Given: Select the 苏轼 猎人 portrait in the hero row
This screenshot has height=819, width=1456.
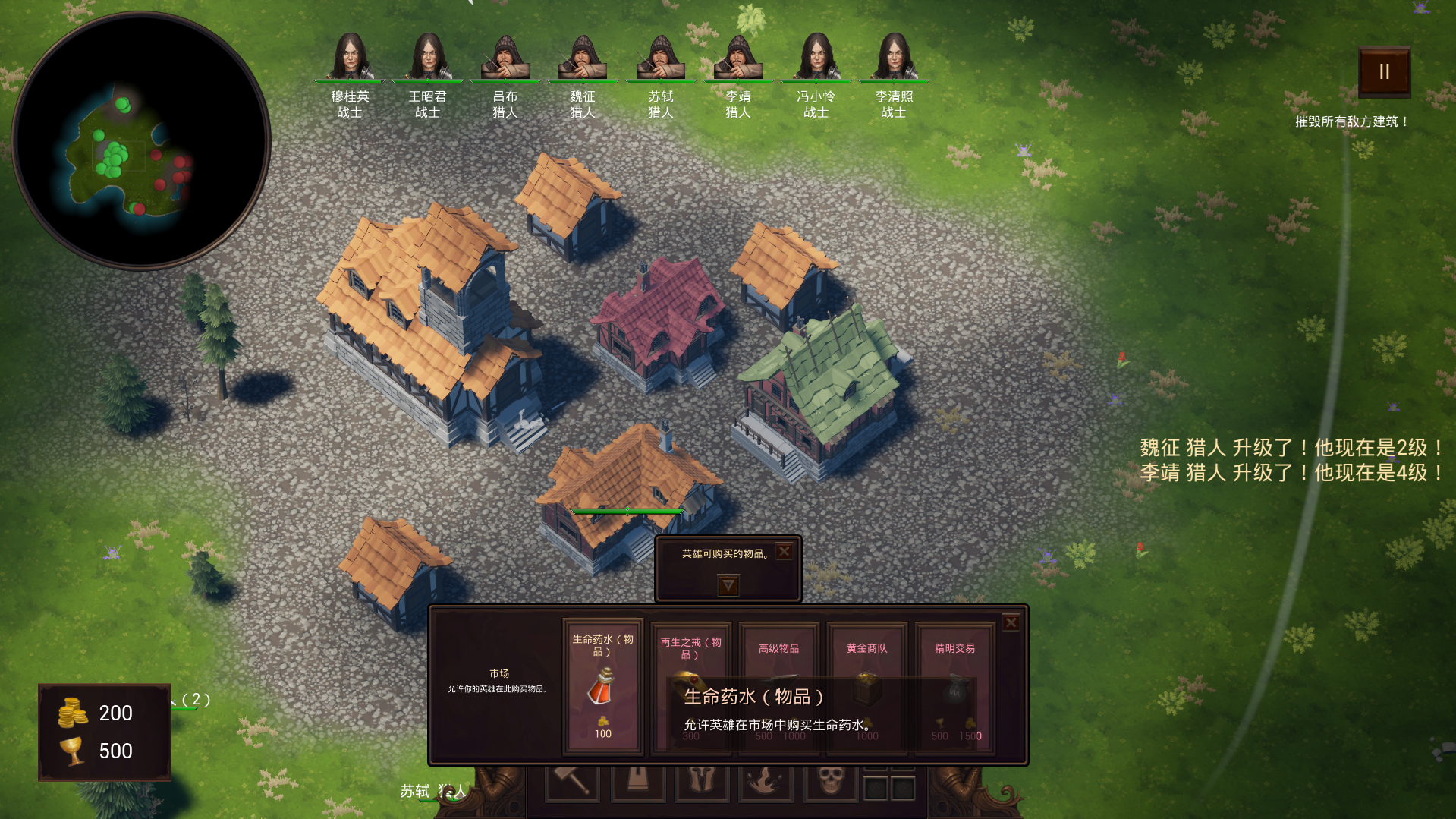Looking at the screenshot, I should click(661, 57).
